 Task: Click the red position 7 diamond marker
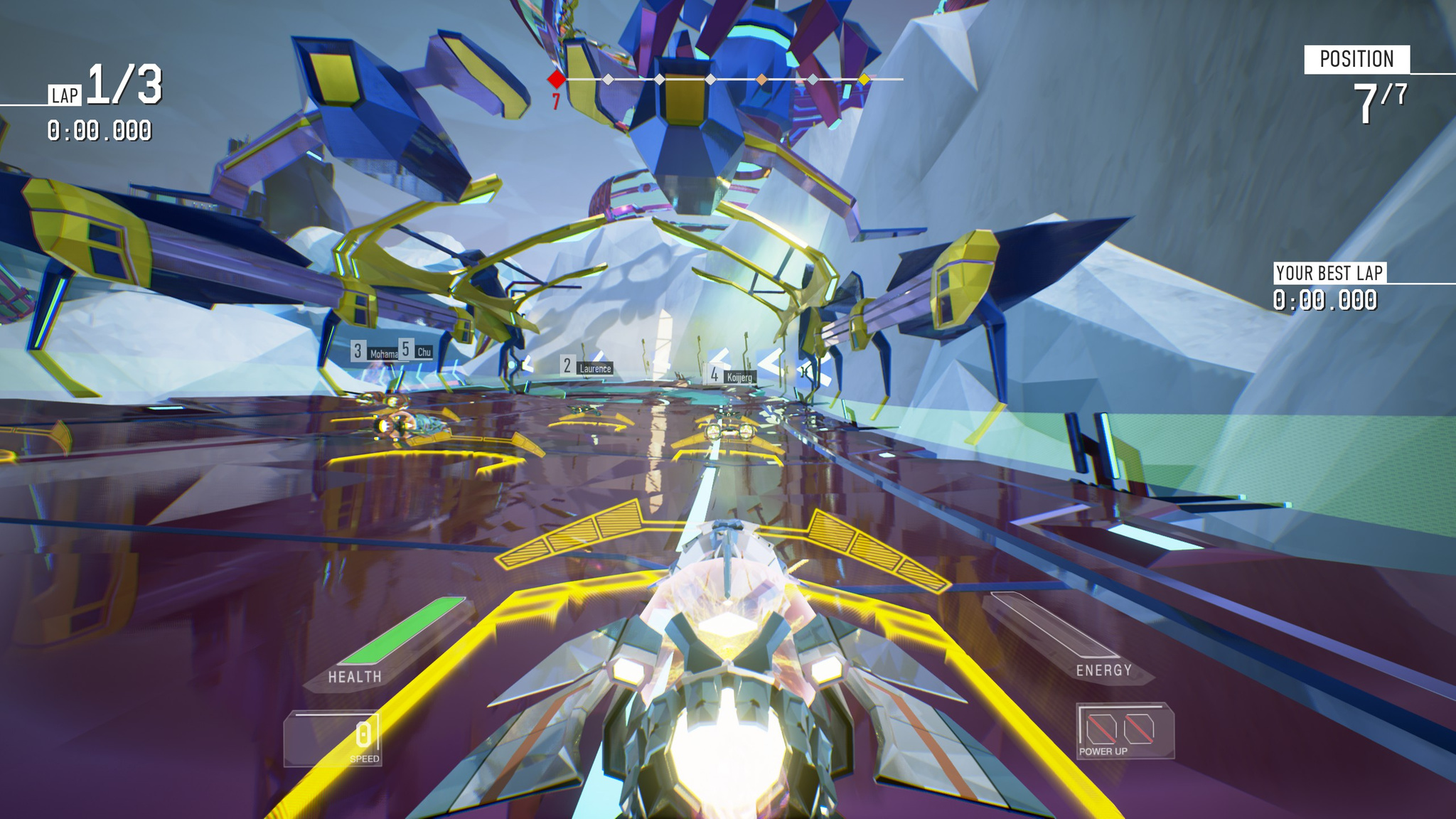pyautogui.click(x=556, y=80)
